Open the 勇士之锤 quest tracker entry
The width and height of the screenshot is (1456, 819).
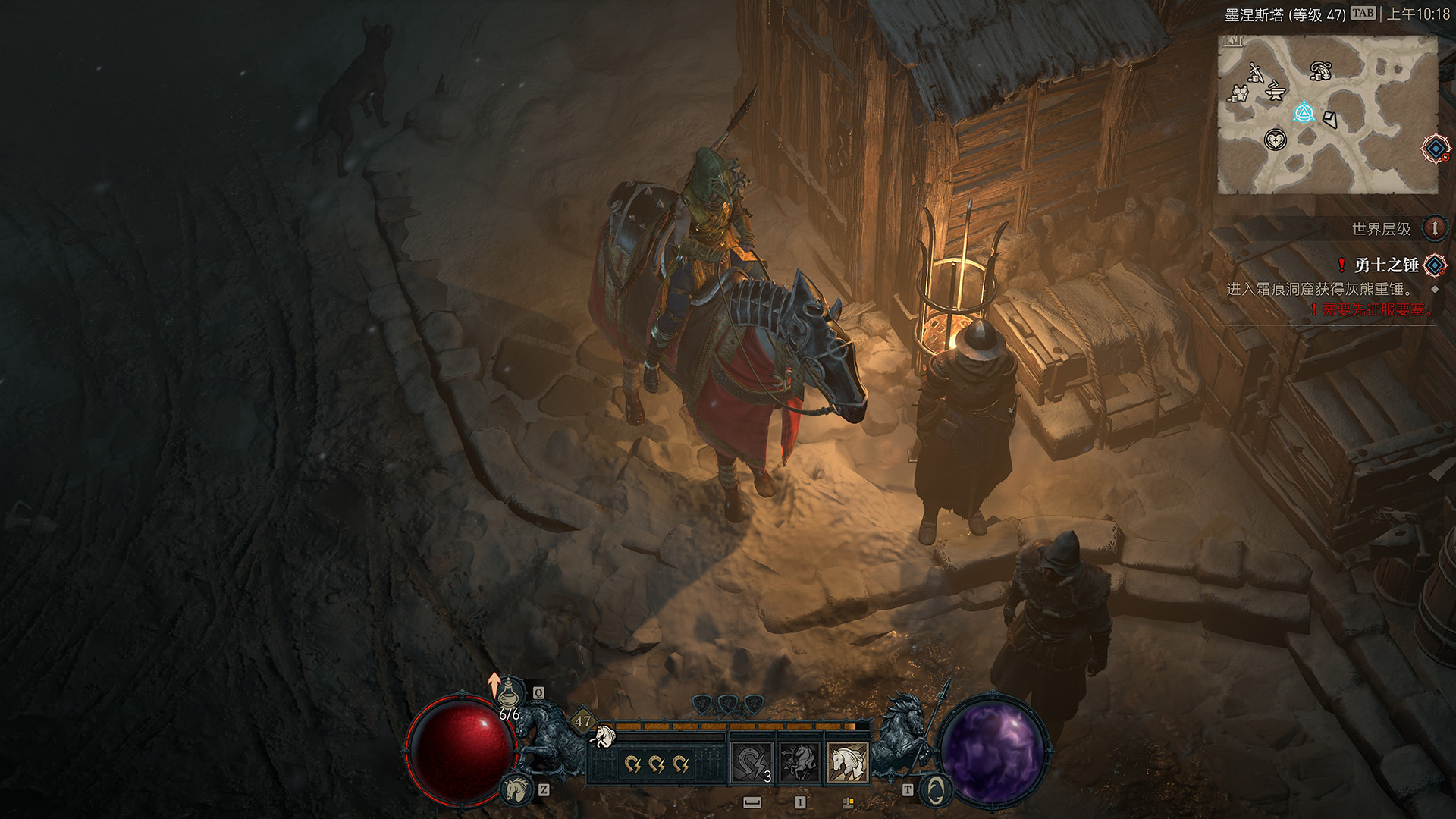pyautogui.click(x=1386, y=265)
